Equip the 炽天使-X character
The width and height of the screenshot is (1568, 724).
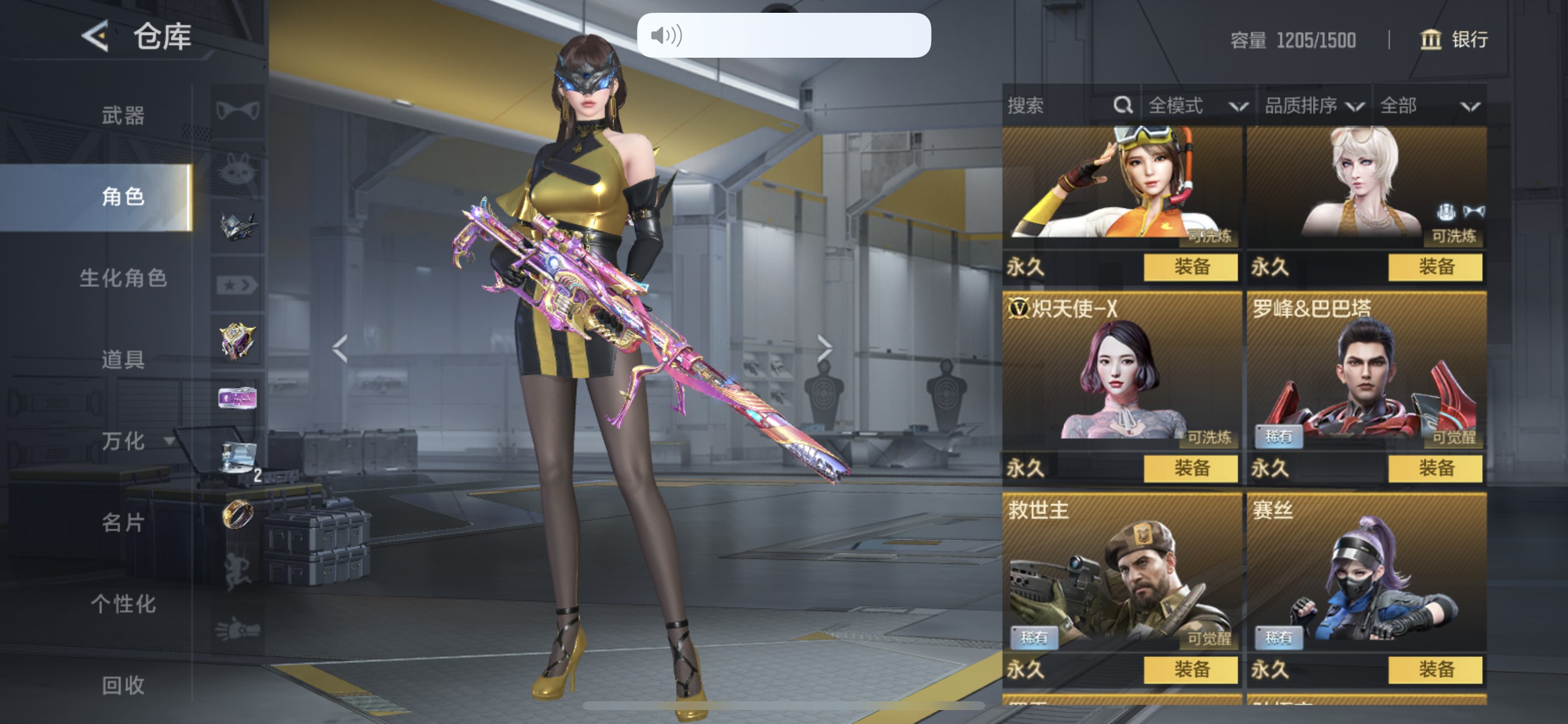[1191, 468]
